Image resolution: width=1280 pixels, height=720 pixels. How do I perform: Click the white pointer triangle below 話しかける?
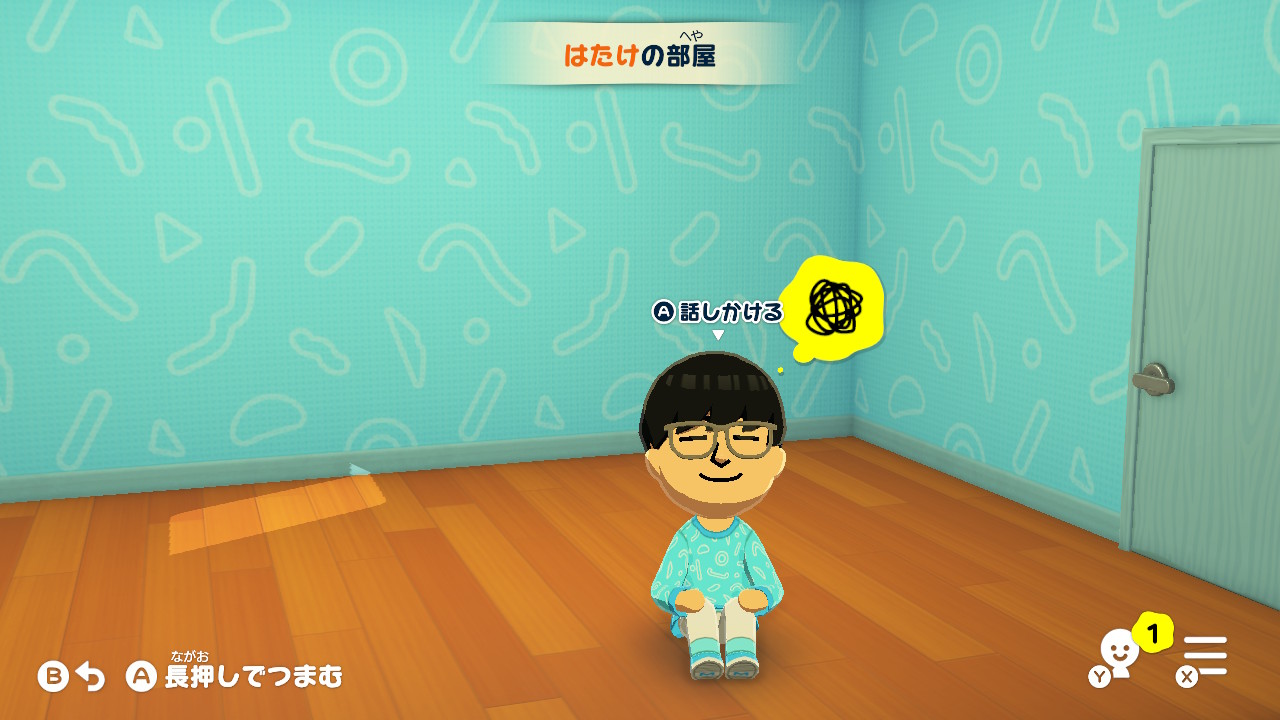coord(716,332)
